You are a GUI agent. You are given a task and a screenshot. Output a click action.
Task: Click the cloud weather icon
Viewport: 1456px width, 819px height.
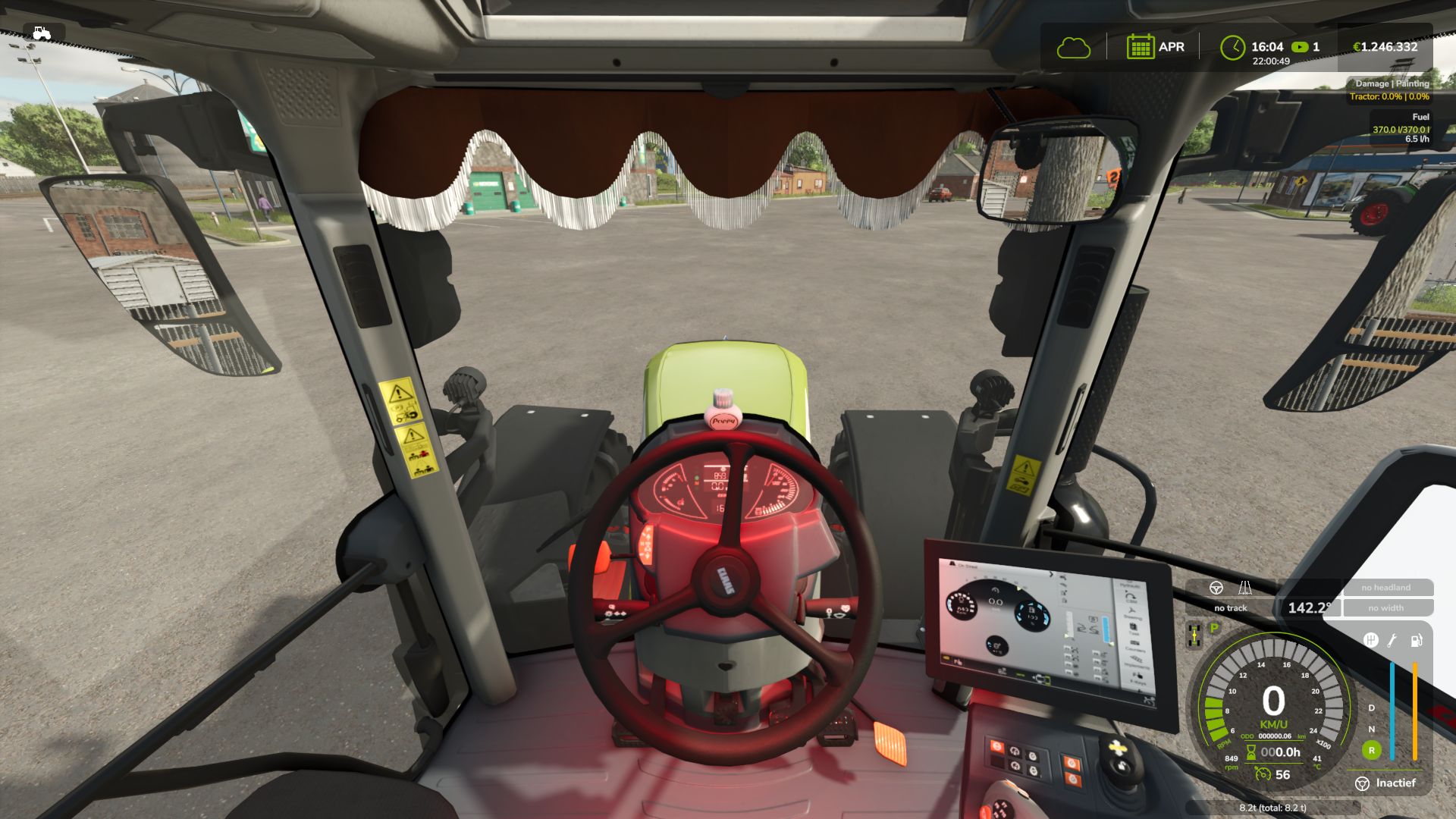click(x=1073, y=48)
